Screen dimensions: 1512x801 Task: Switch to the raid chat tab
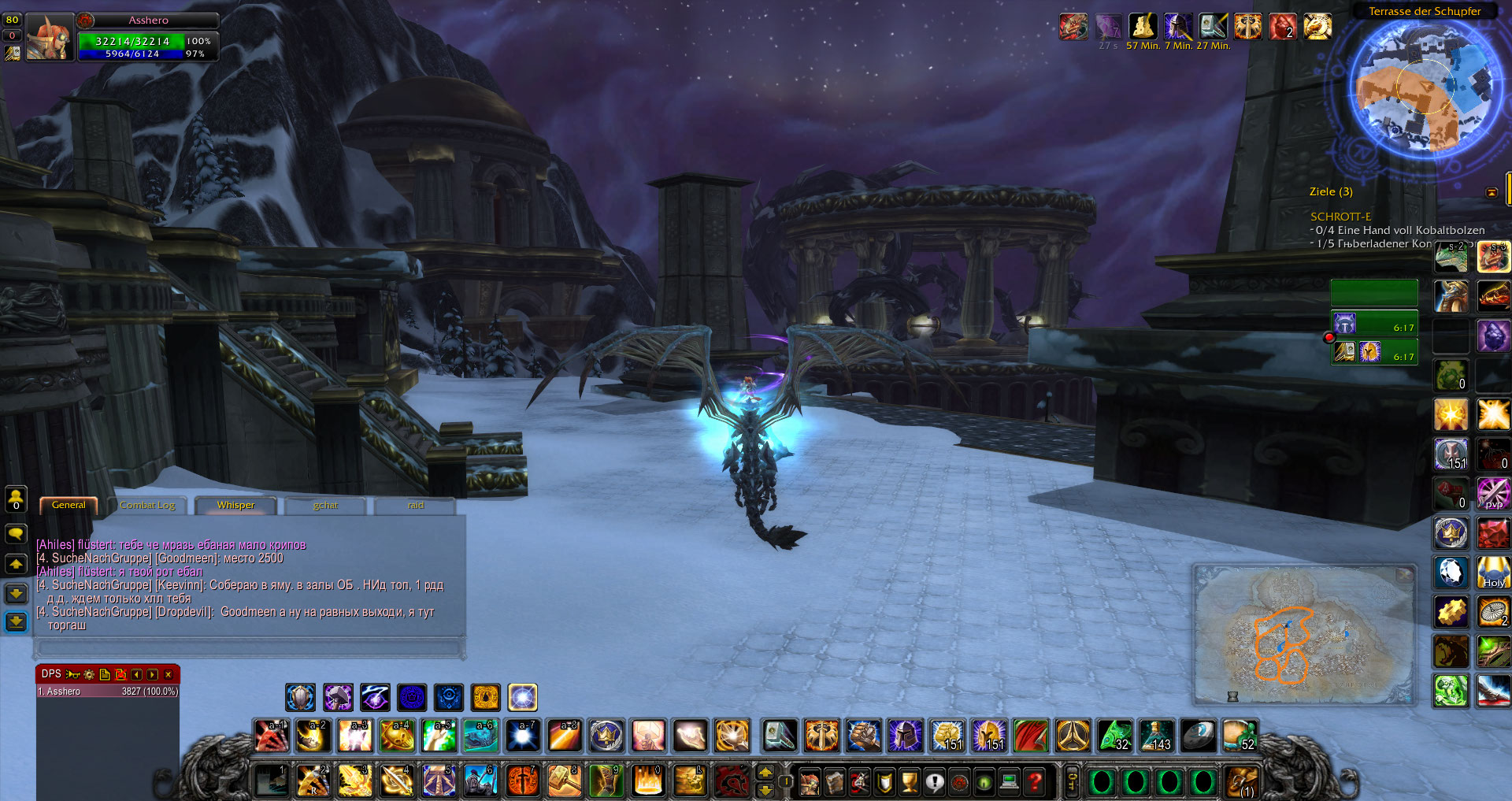pyautogui.click(x=416, y=506)
